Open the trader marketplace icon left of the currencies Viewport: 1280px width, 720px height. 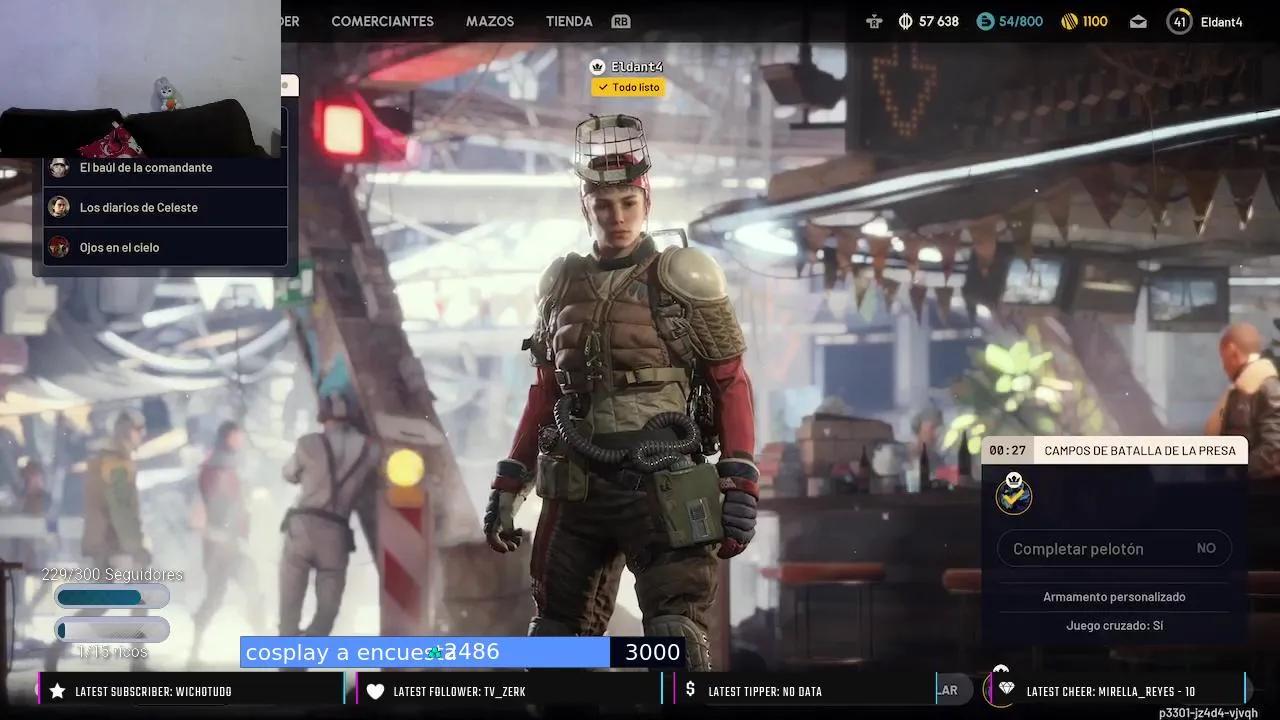coord(873,20)
